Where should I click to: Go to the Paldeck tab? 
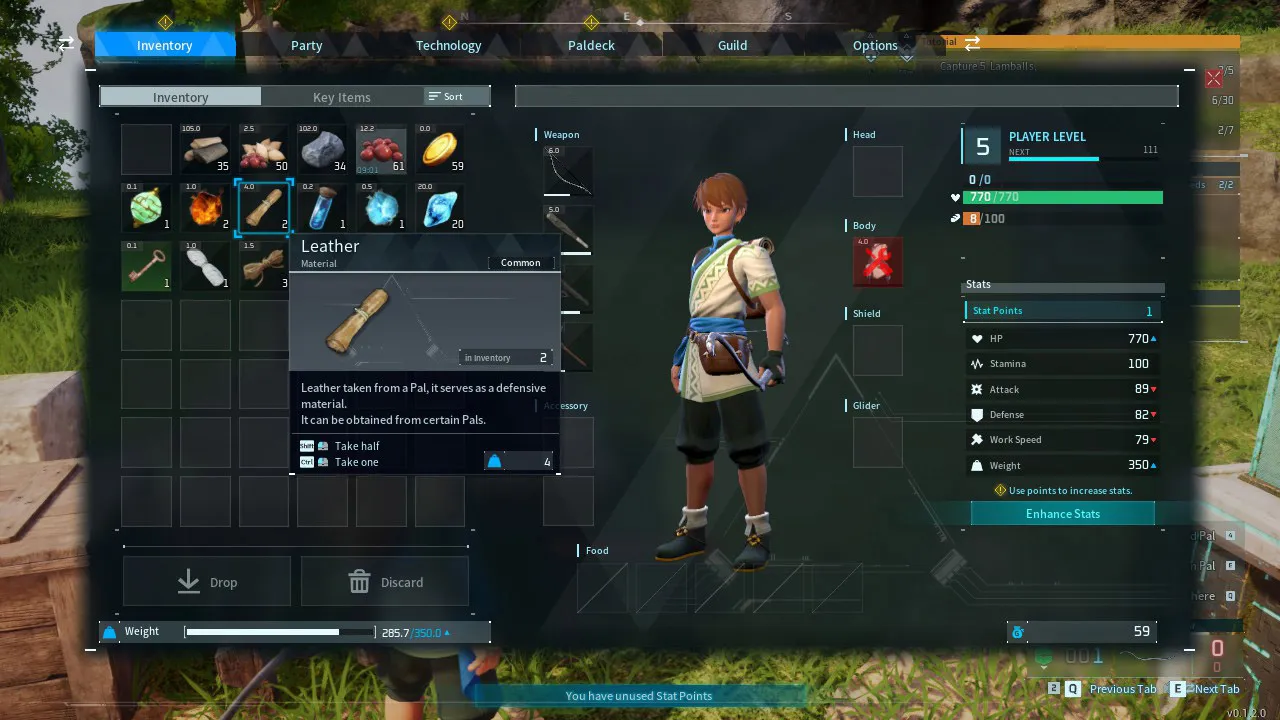pyautogui.click(x=591, y=45)
